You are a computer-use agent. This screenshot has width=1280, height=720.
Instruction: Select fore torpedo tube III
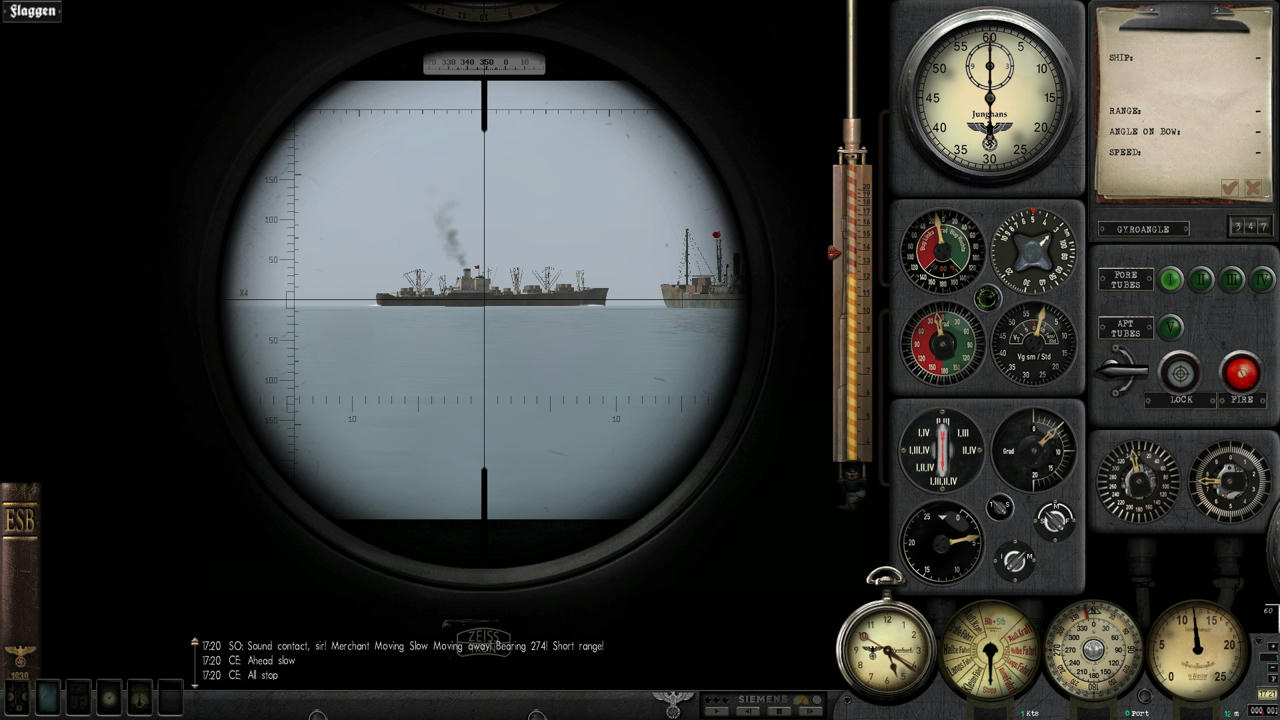coord(1232,279)
